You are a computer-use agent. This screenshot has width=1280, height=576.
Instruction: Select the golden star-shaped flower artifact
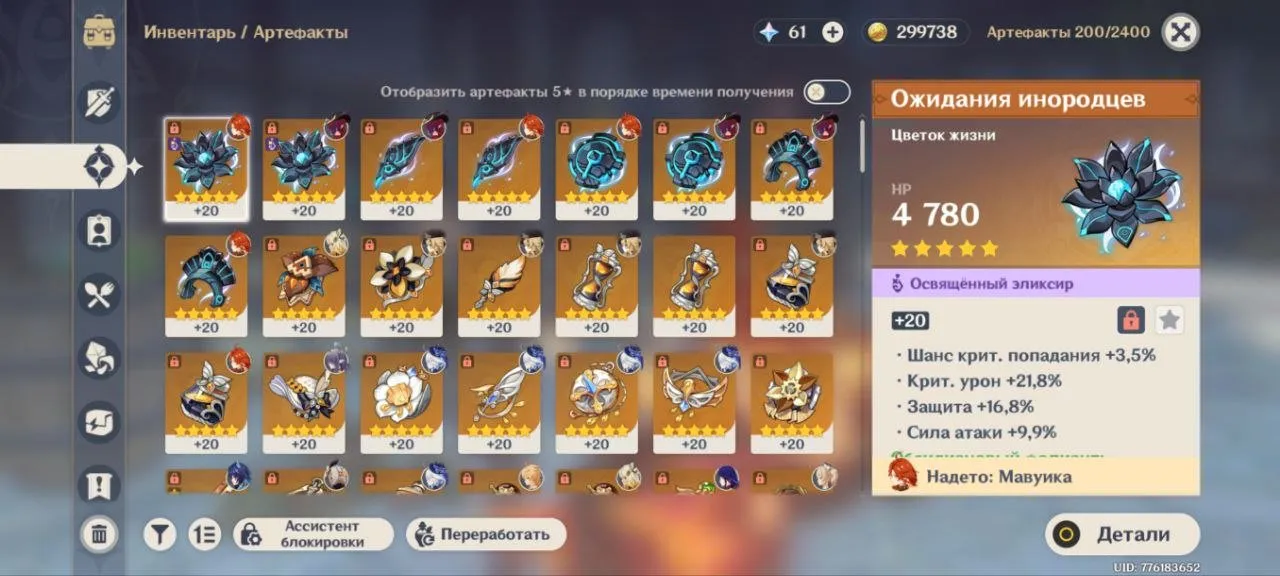[791, 393]
